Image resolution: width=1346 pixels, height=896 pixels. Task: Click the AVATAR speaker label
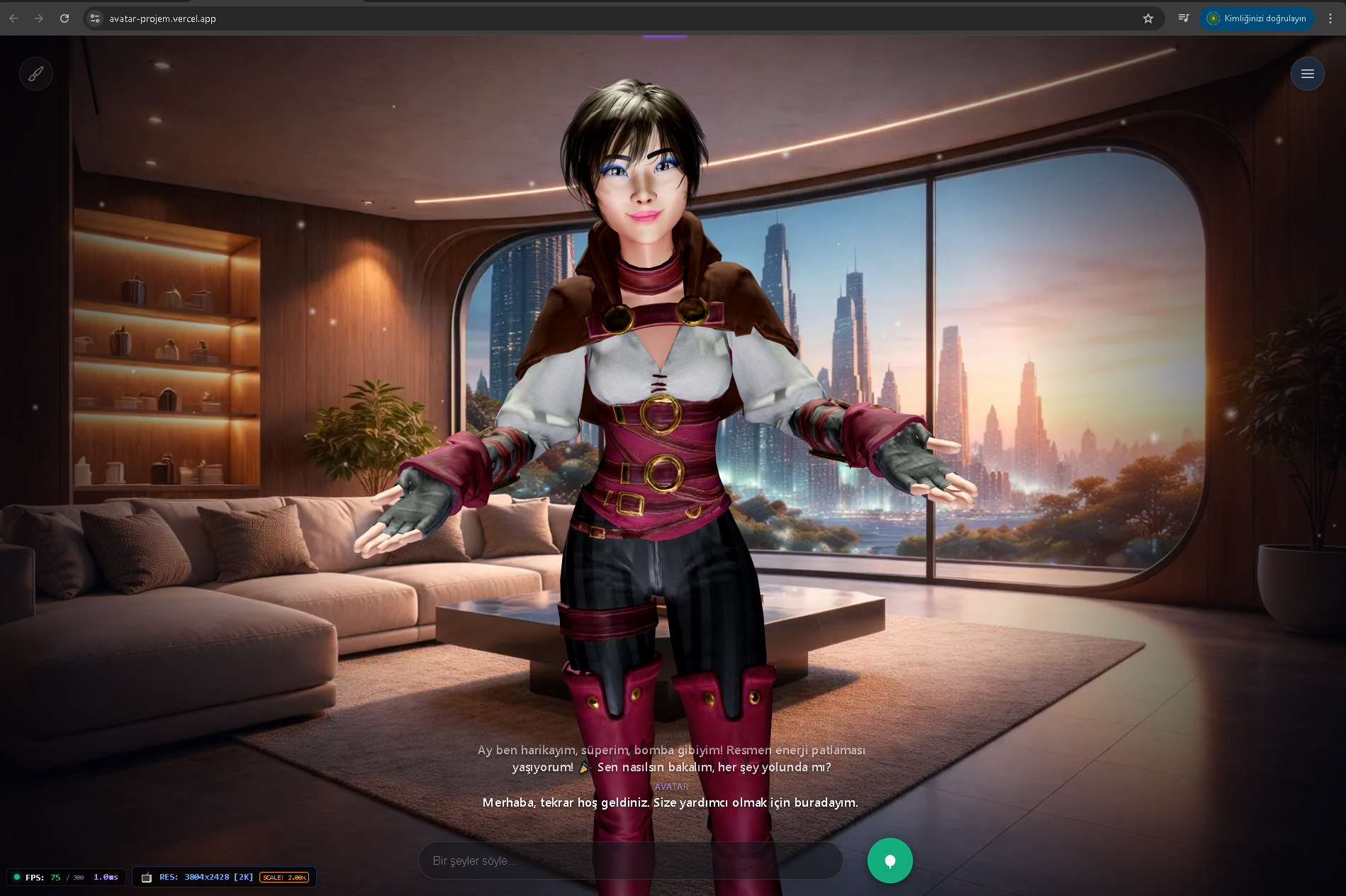(672, 786)
